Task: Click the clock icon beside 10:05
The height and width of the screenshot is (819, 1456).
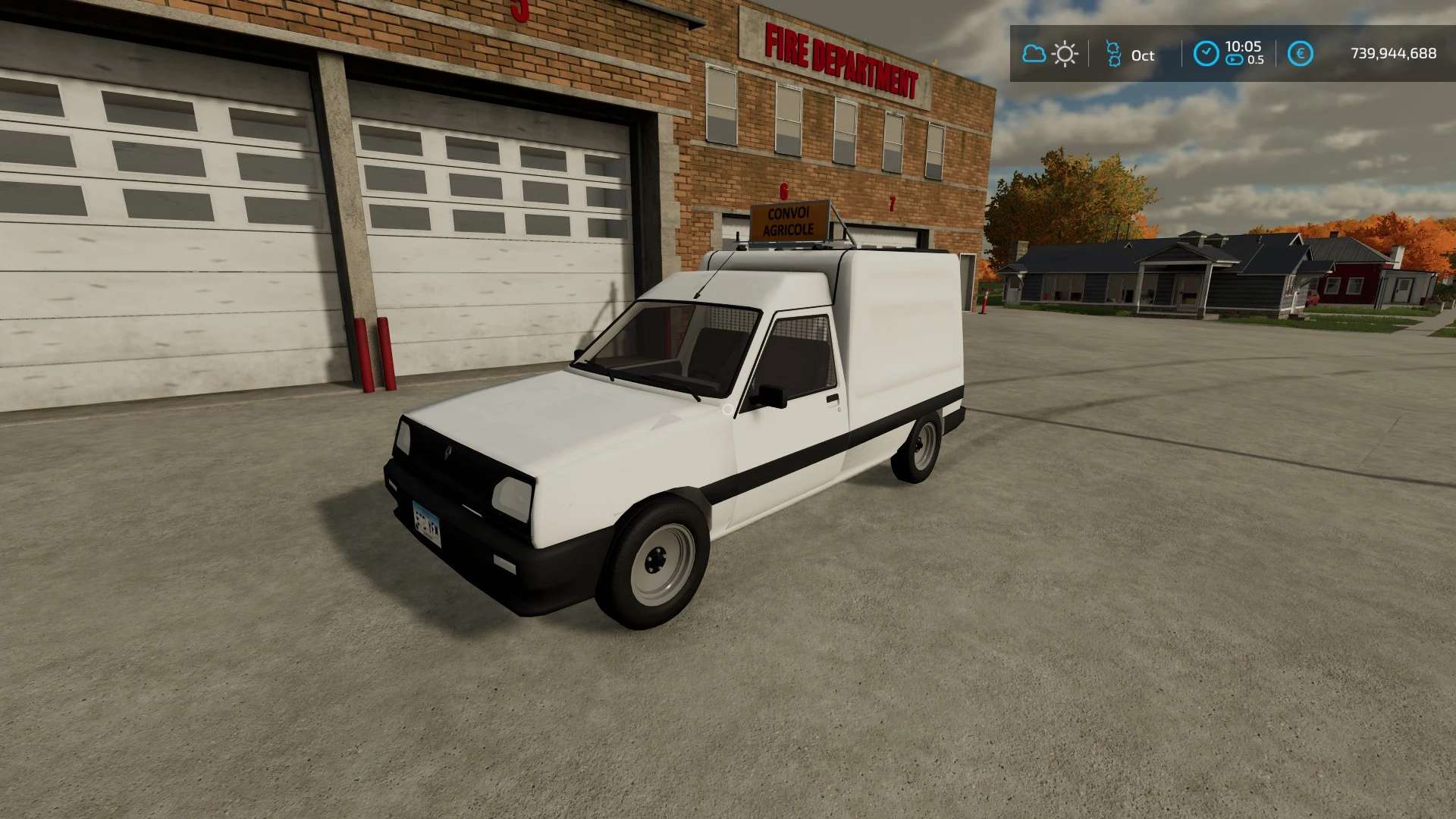Action: pos(1206,53)
